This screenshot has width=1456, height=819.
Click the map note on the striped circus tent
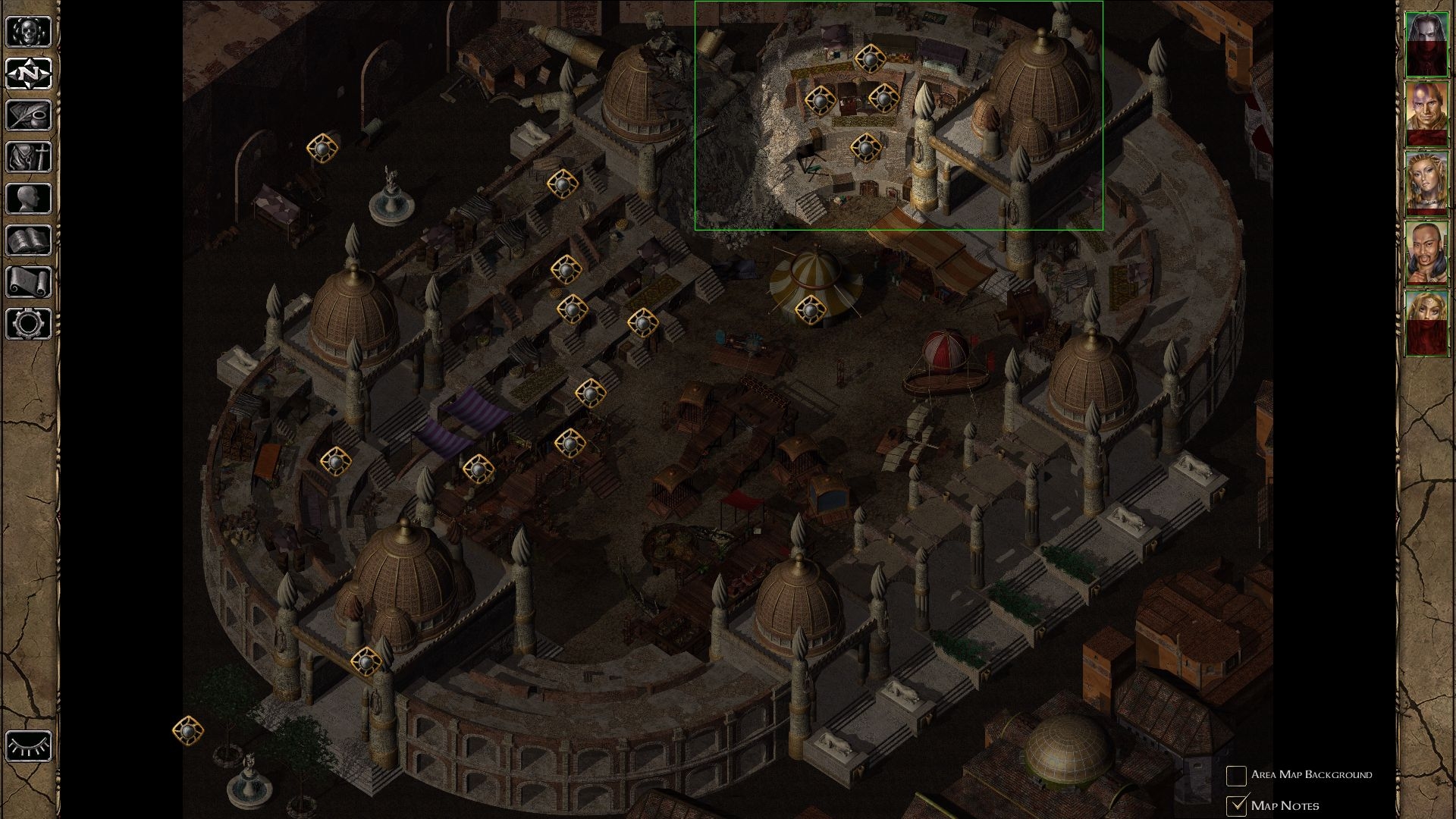tap(811, 309)
